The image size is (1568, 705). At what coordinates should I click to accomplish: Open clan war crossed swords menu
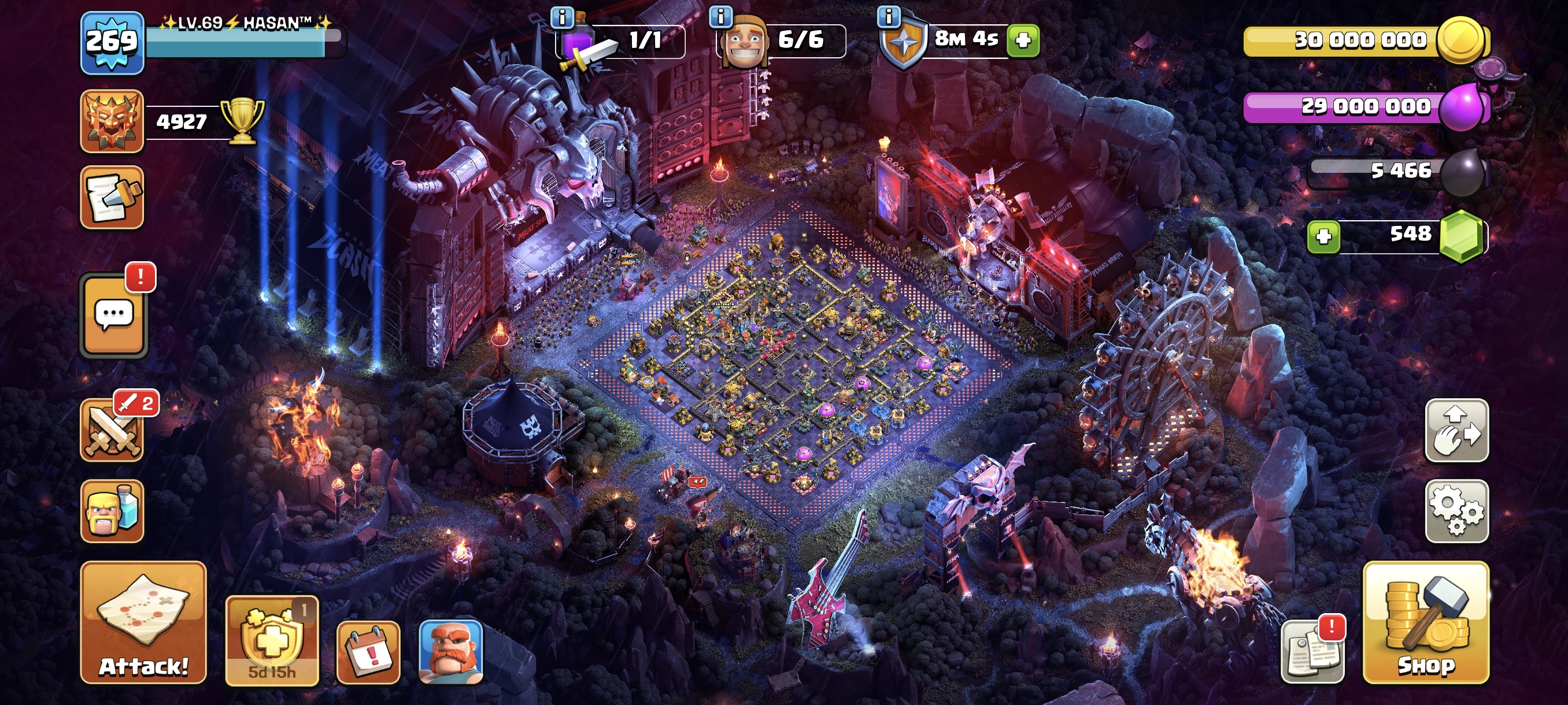coord(112,430)
